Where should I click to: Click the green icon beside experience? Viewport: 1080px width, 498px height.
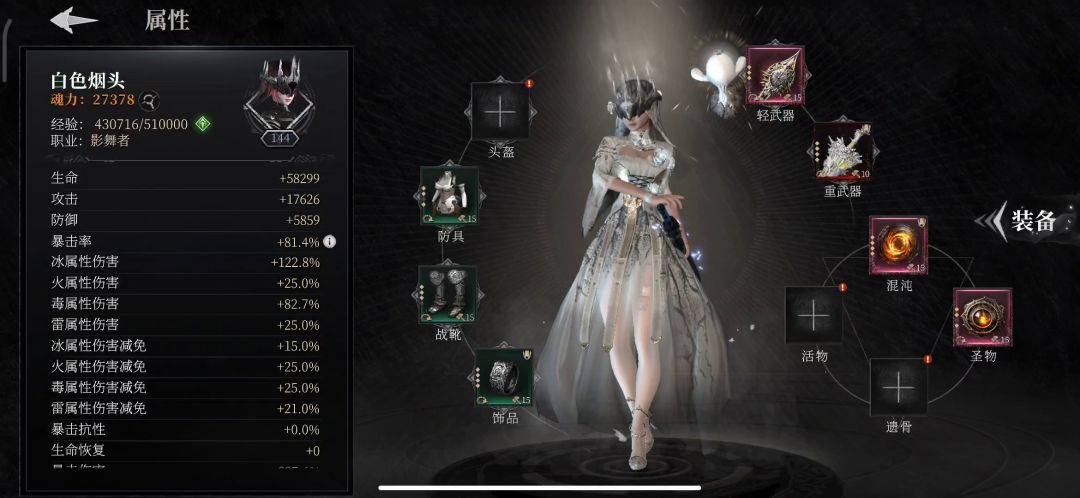point(203,124)
